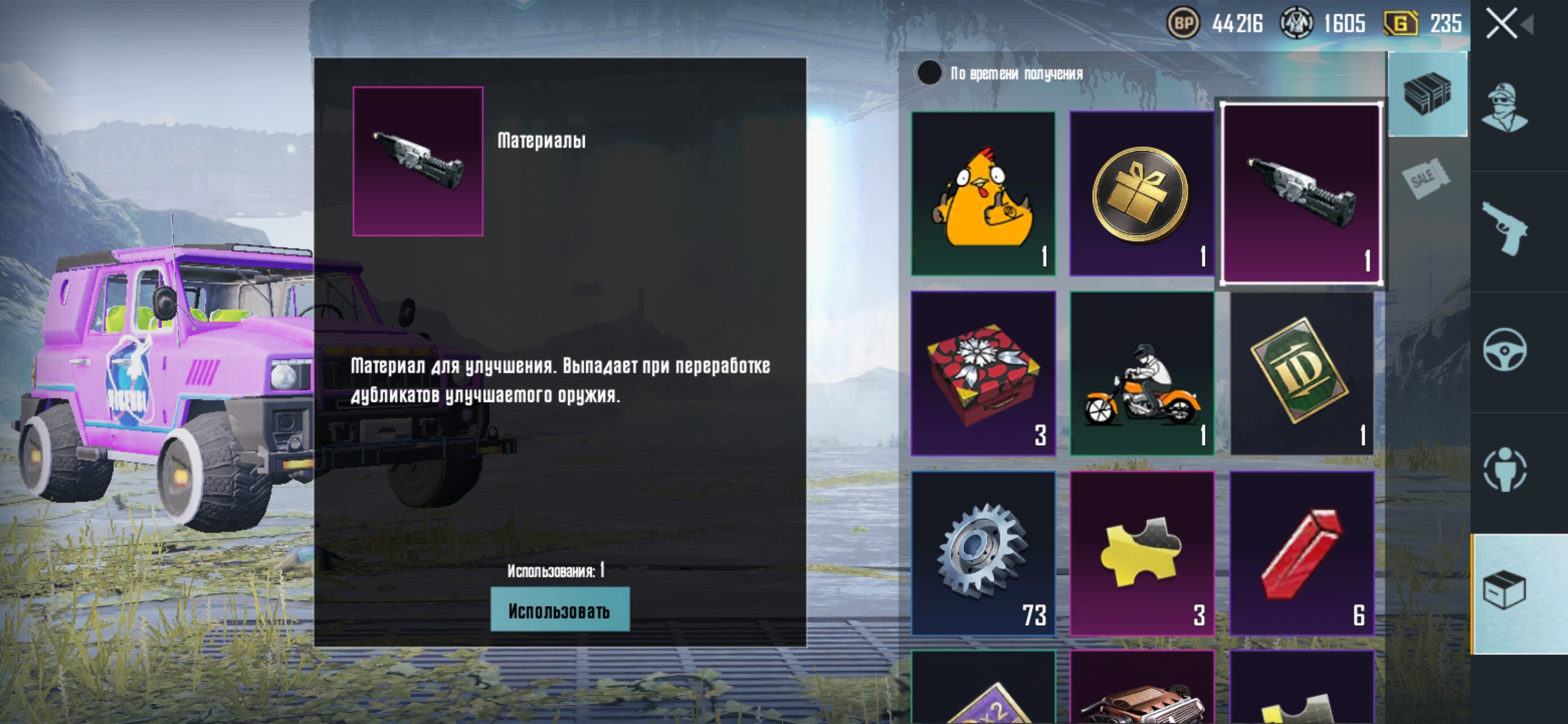Select the orange motorcycle rider item
Image resolution: width=1568 pixels, height=724 pixels.
click(x=1141, y=373)
